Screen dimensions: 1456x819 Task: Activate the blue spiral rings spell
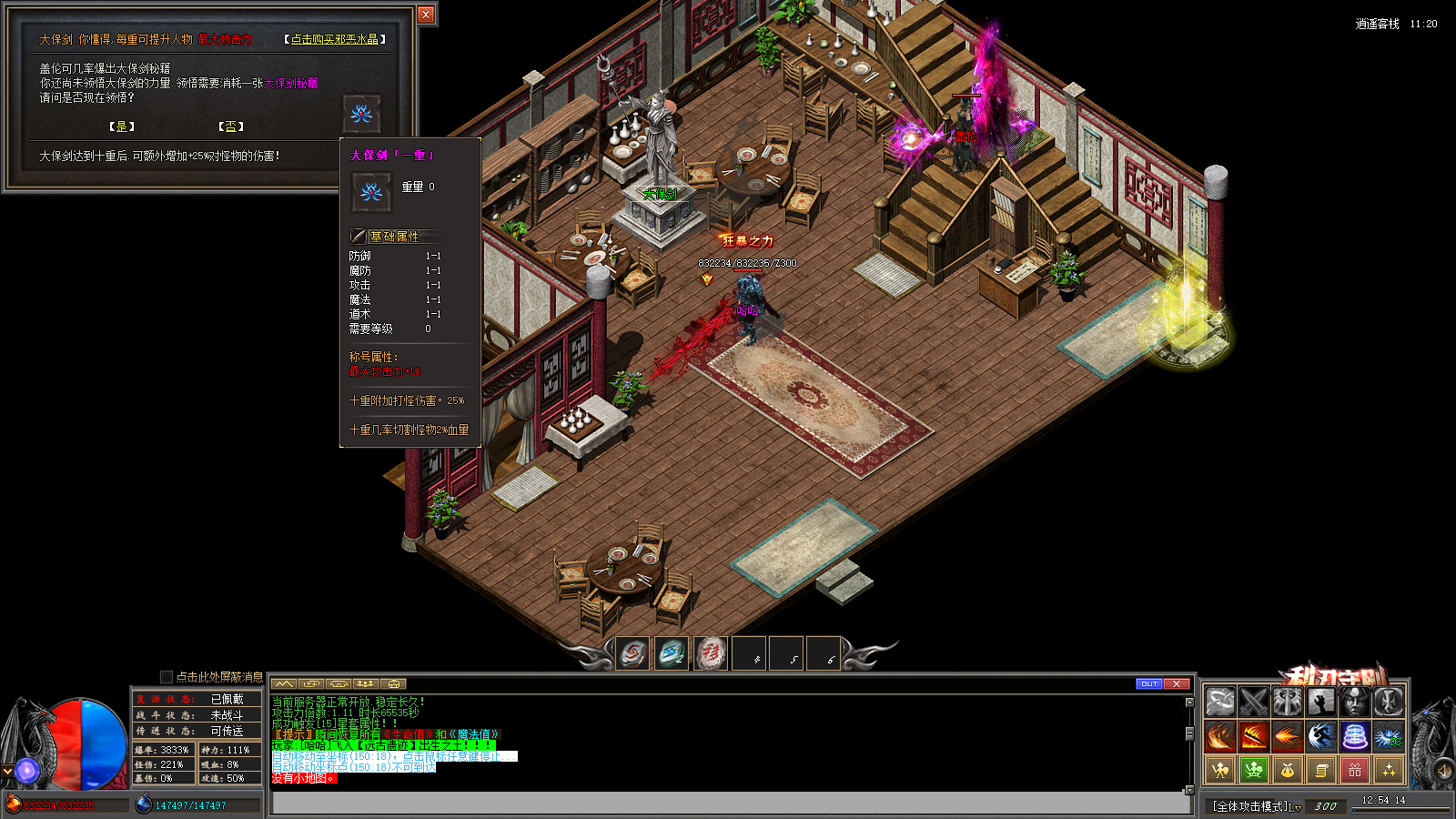(x=1354, y=735)
